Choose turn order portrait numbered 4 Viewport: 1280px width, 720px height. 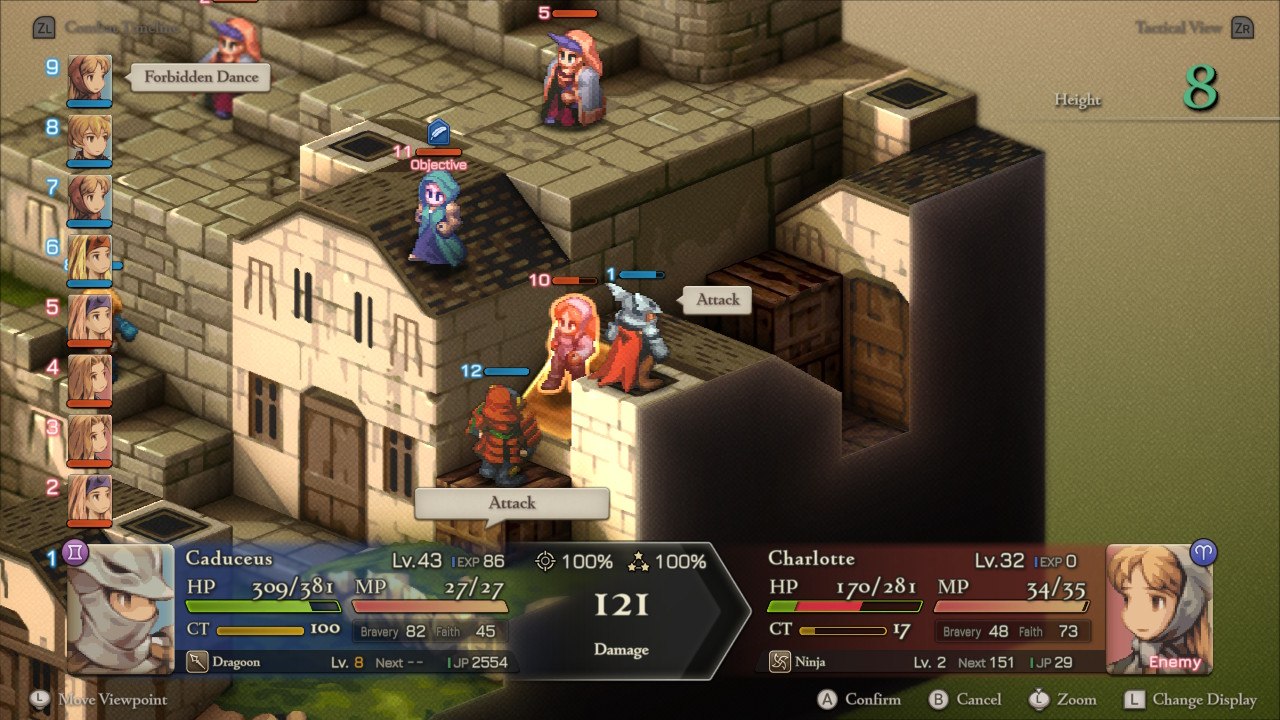pos(89,379)
